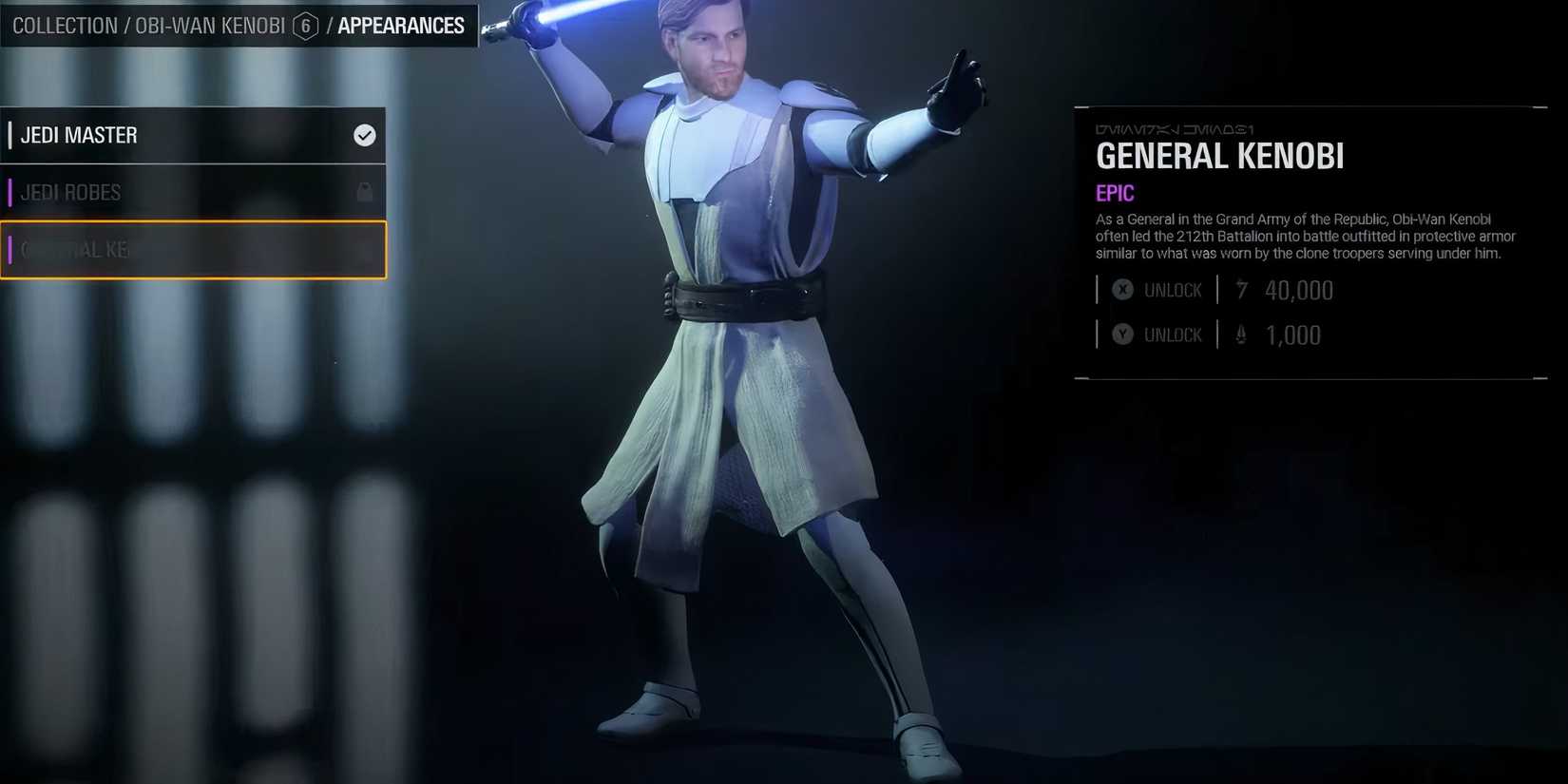Open the COLLECTION breadcrumb menu

pos(66,26)
